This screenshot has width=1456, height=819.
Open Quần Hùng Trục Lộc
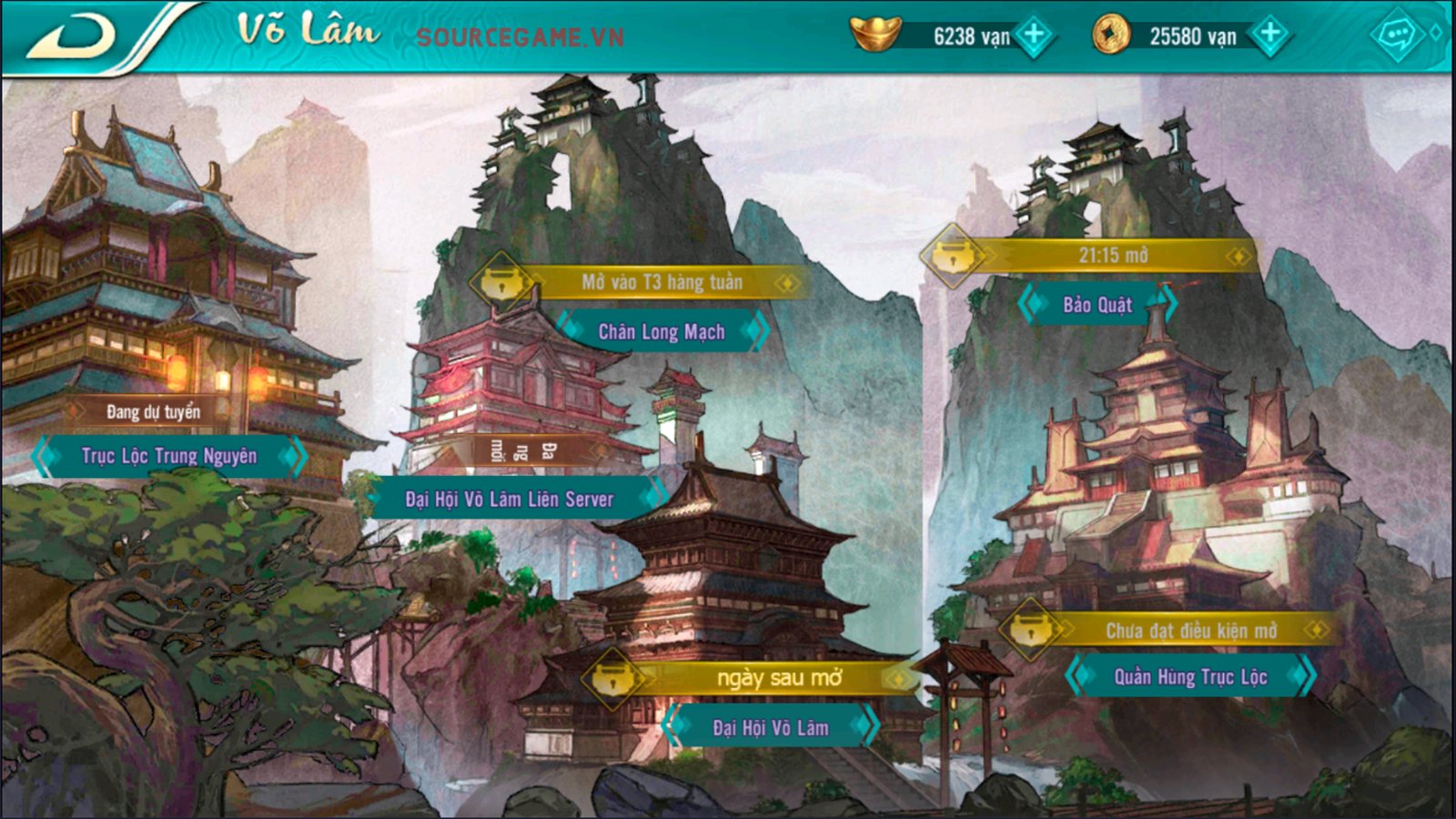tap(1190, 677)
